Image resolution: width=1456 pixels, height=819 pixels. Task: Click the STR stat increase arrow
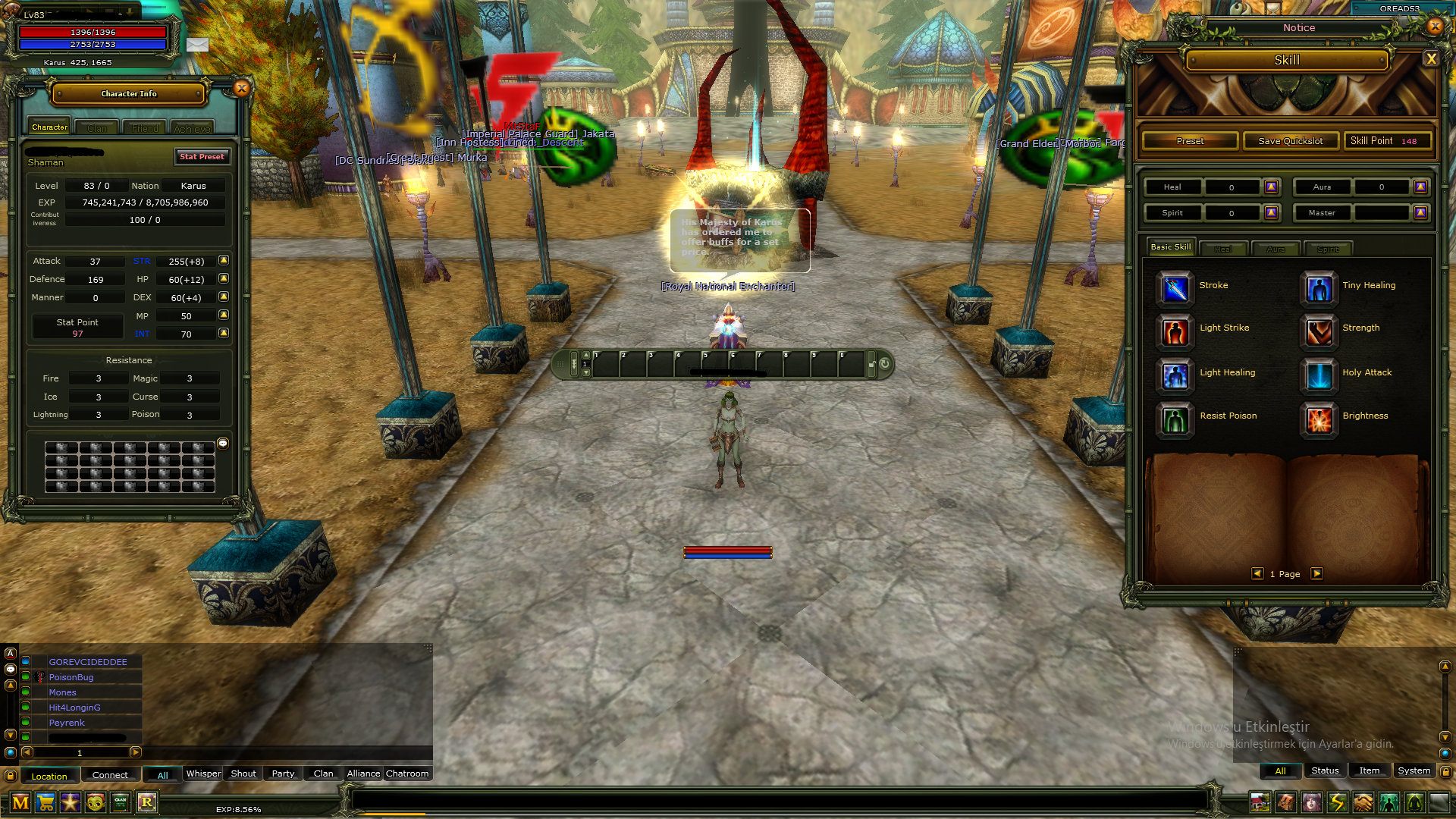(x=222, y=261)
